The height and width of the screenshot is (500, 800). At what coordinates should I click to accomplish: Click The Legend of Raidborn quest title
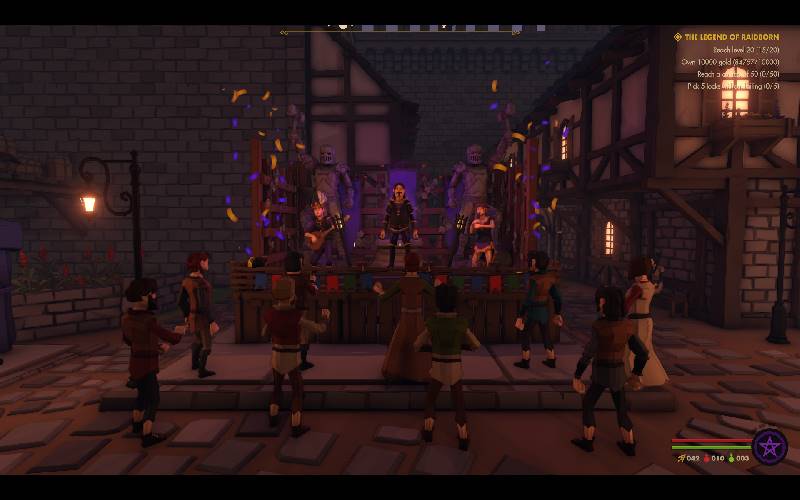coord(736,37)
